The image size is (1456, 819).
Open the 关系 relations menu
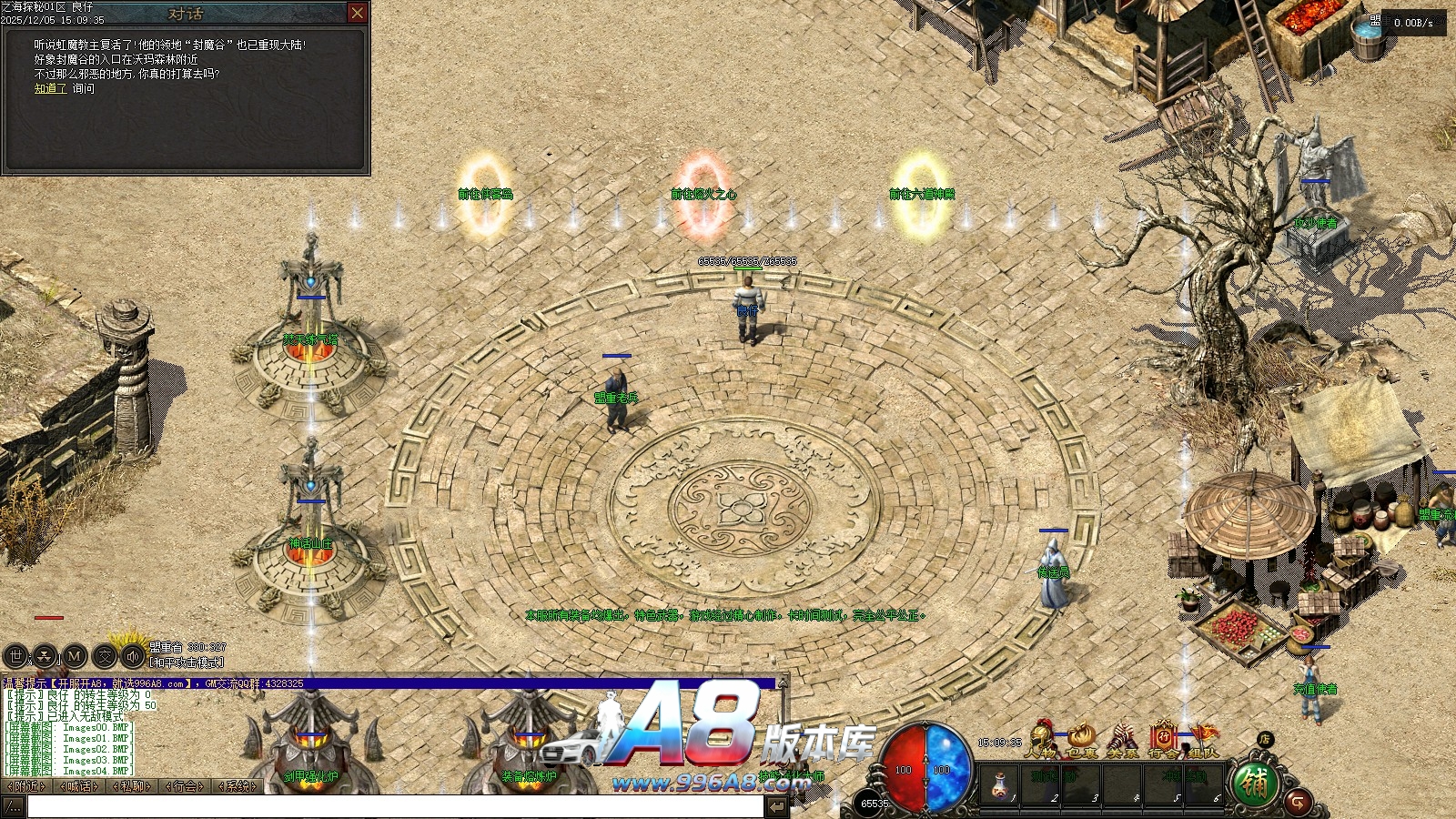pyautogui.click(x=1122, y=739)
